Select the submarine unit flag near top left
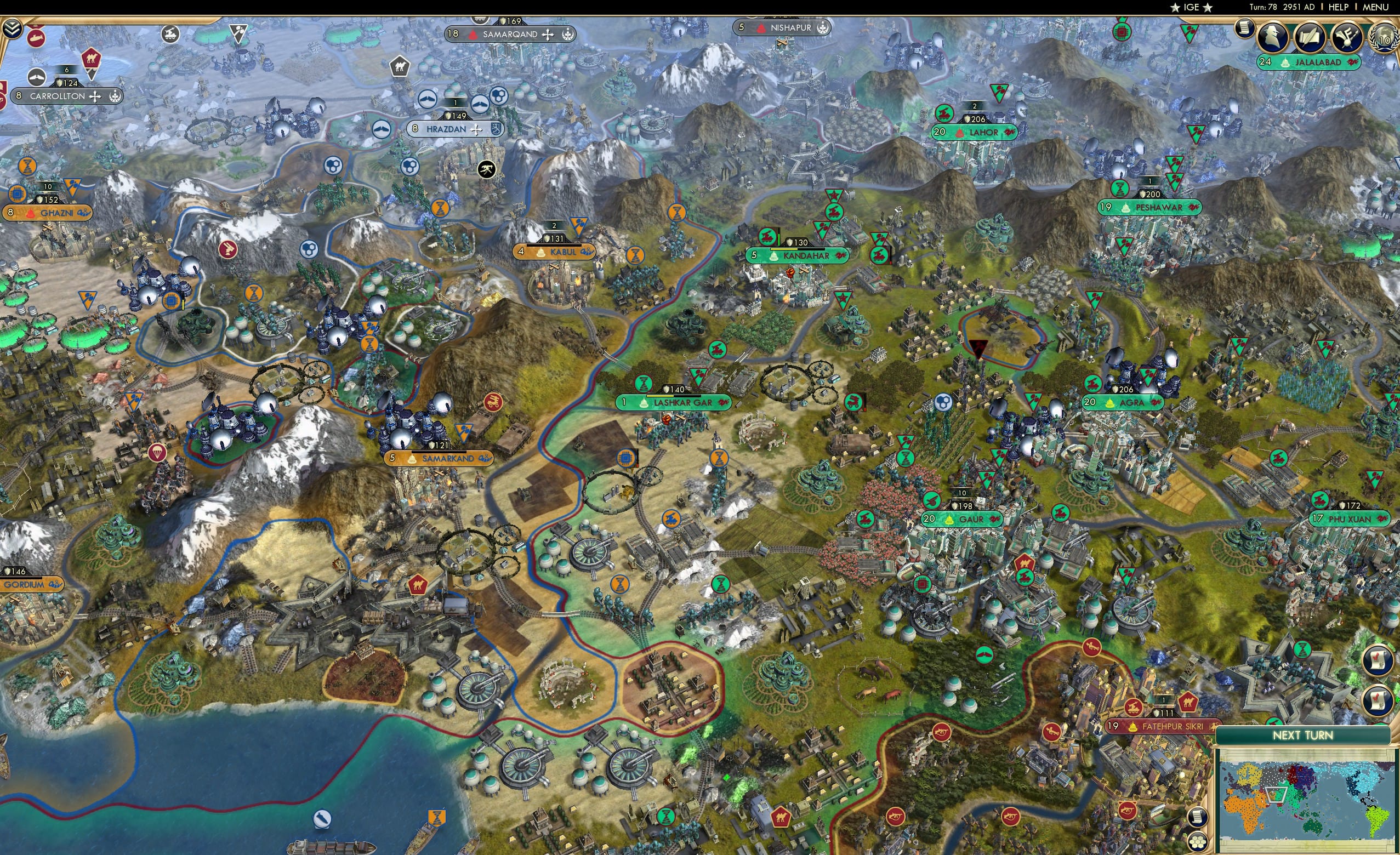 (36, 38)
